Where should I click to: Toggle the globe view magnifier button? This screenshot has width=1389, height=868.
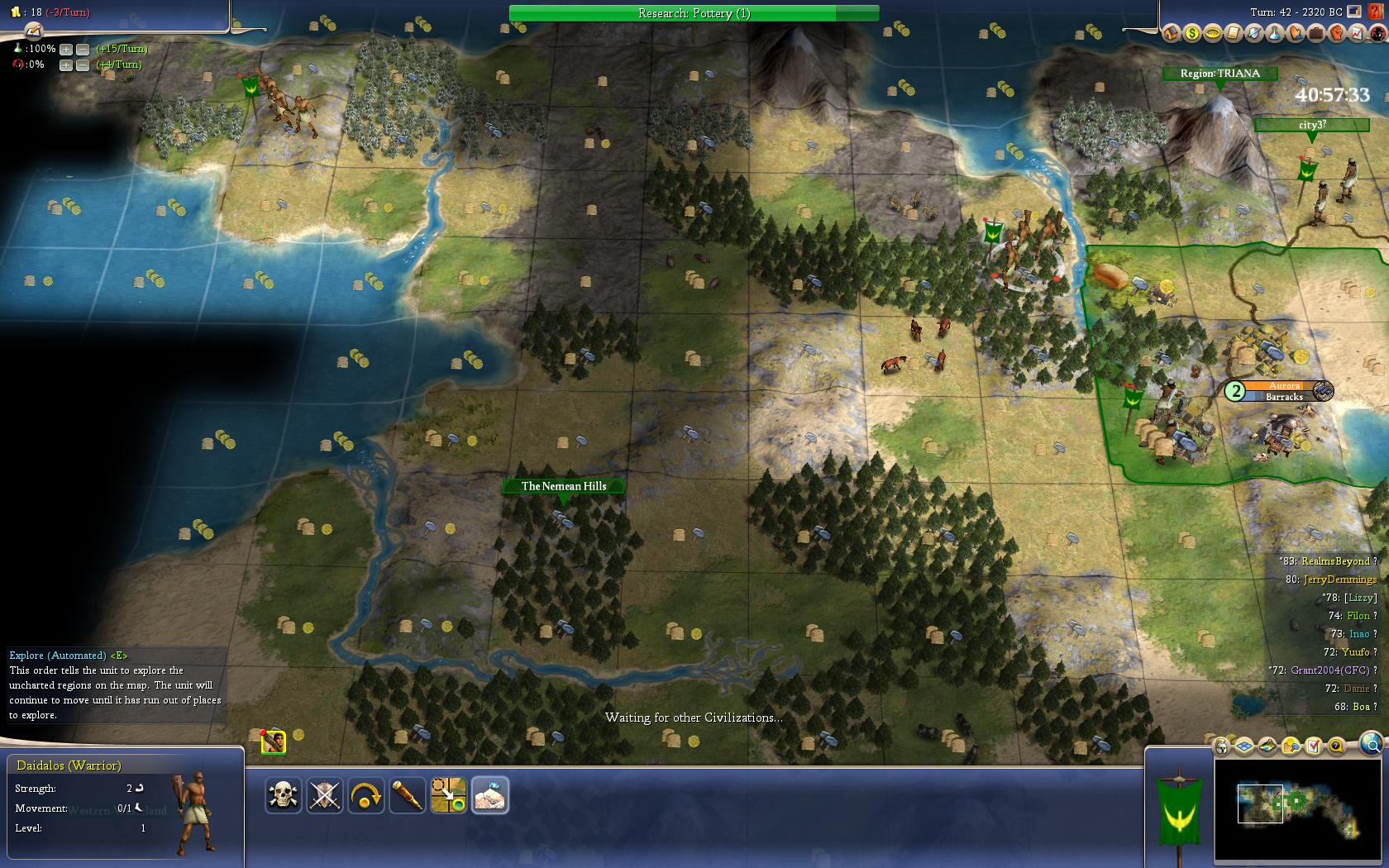pos(1371,742)
